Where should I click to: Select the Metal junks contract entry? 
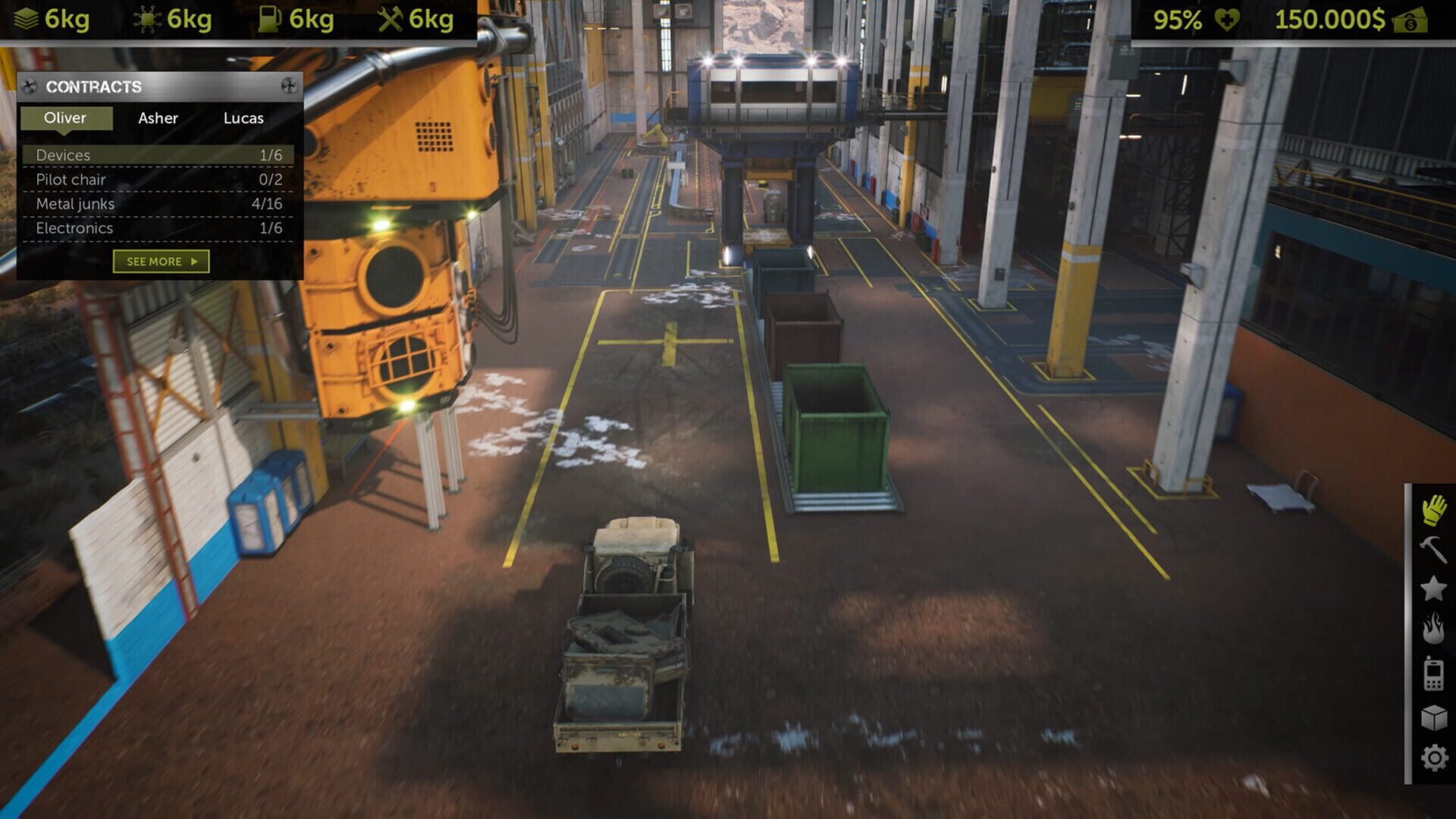[x=159, y=204]
